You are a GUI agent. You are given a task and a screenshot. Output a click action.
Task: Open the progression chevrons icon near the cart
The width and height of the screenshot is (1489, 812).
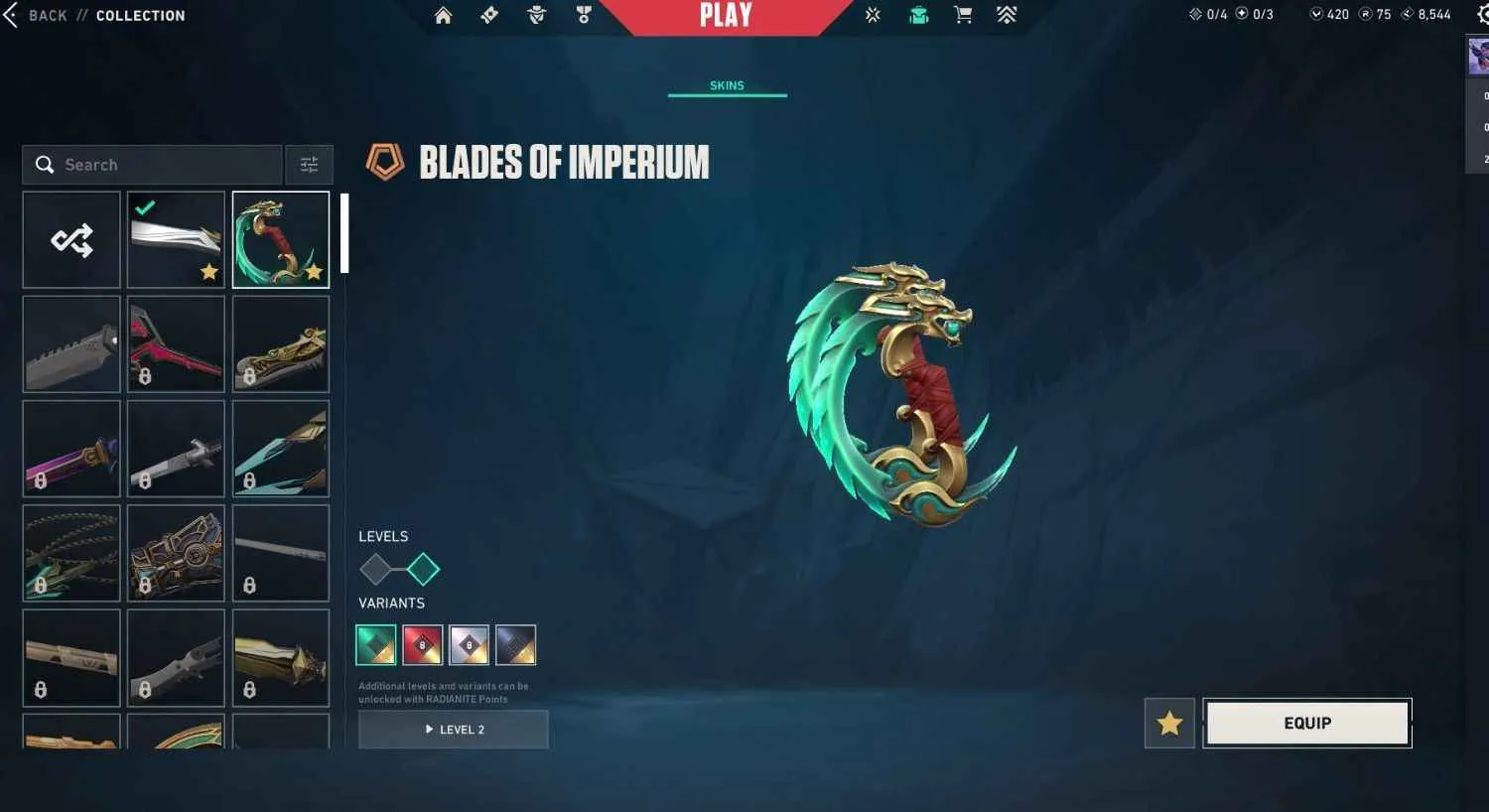[1006, 16]
